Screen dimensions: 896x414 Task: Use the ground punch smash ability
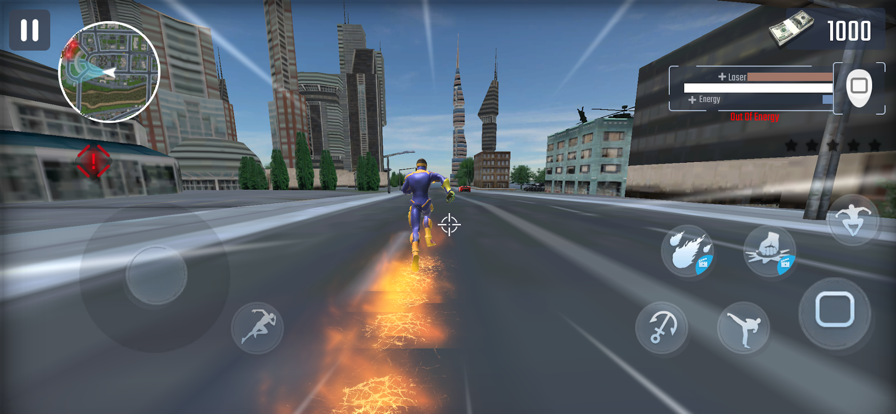point(769,251)
